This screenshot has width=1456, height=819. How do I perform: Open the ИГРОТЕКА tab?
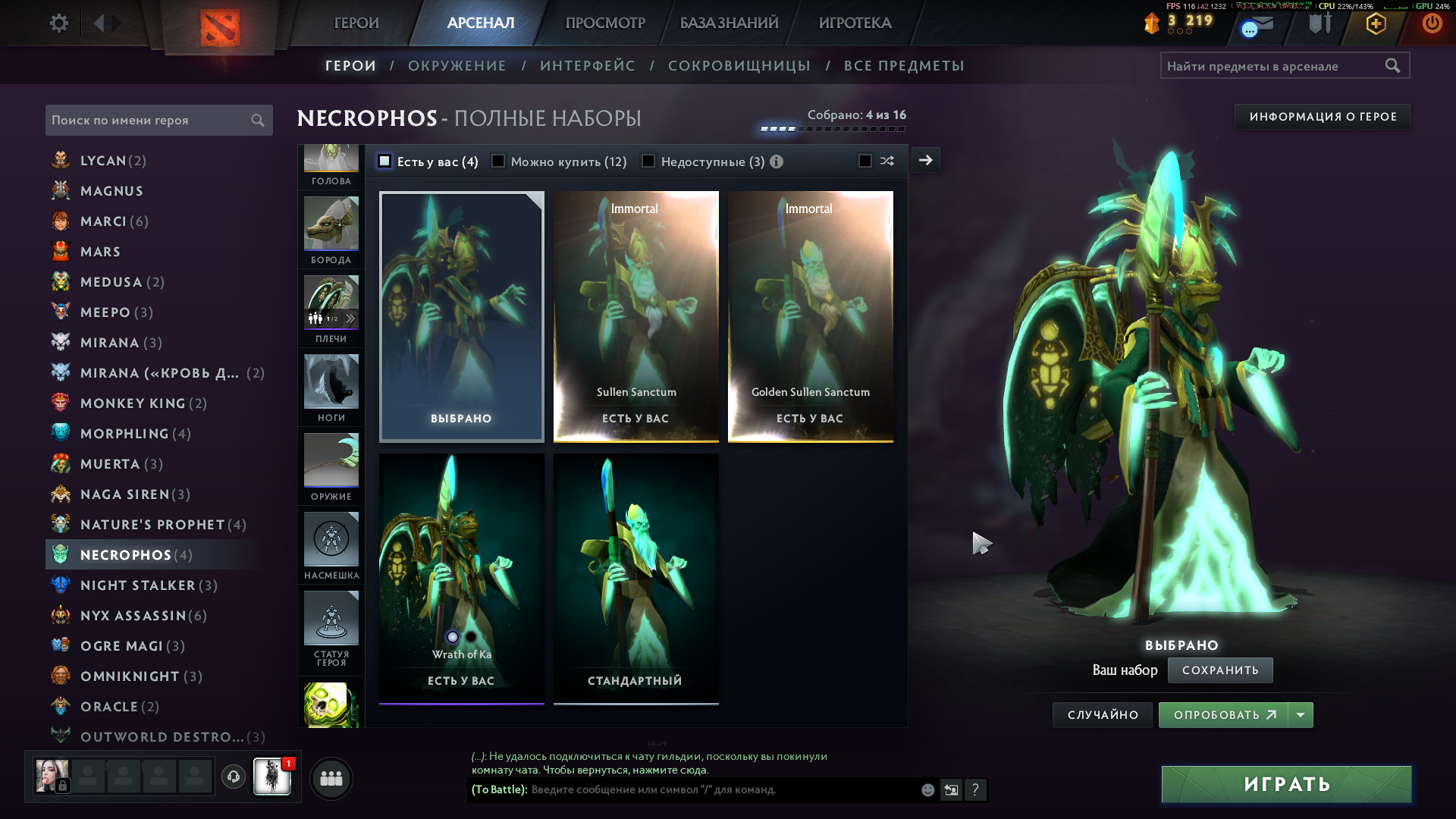click(855, 24)
